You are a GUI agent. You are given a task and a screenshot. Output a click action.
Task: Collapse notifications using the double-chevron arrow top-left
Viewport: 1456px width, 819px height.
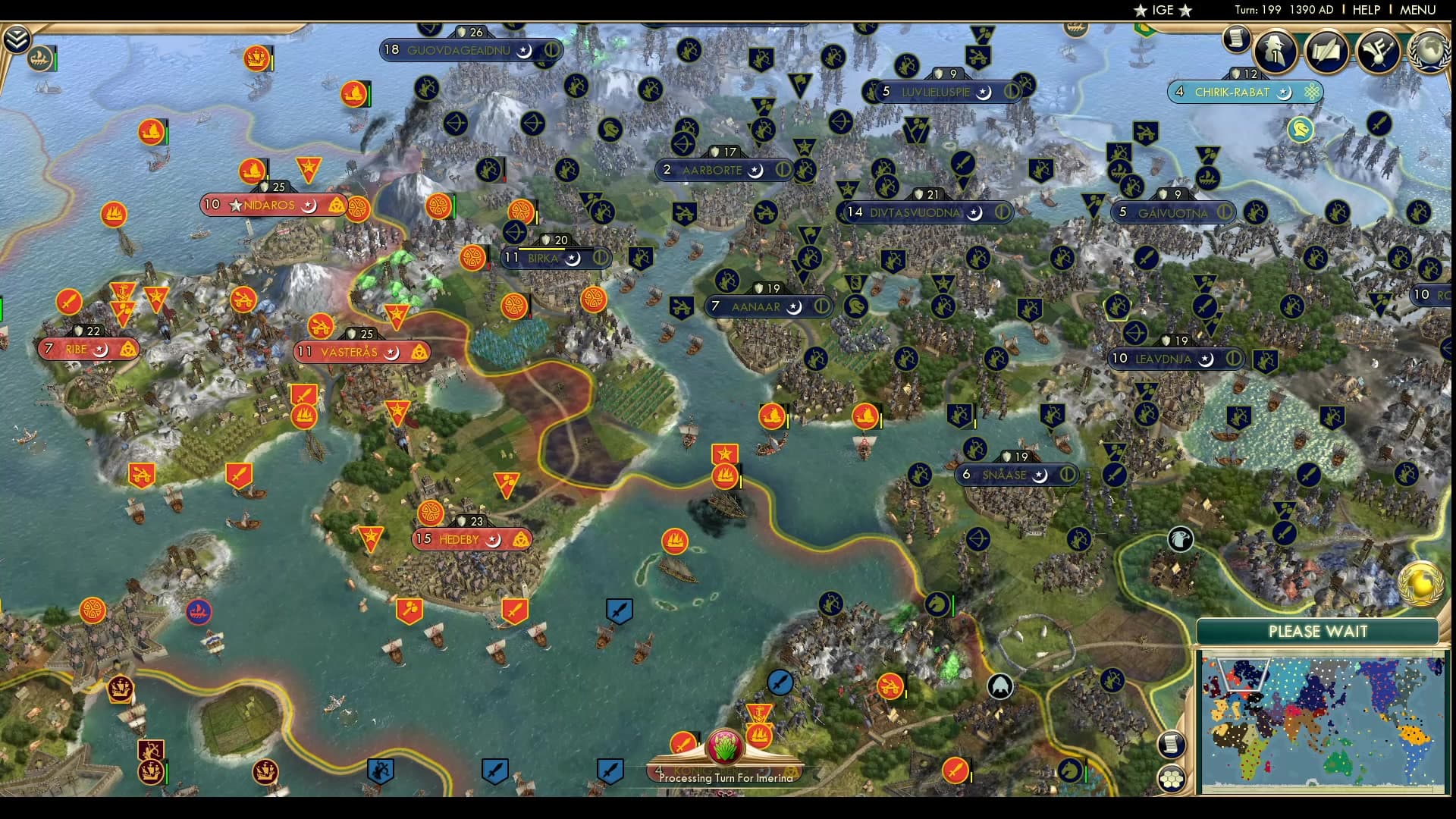click(x=17, y=39)
